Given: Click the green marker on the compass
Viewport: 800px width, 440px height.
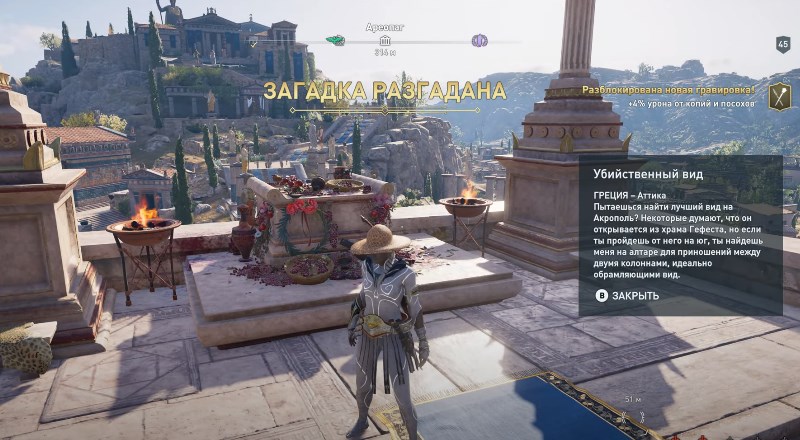Looking at the screenshot, I should [x=335, y=41].
